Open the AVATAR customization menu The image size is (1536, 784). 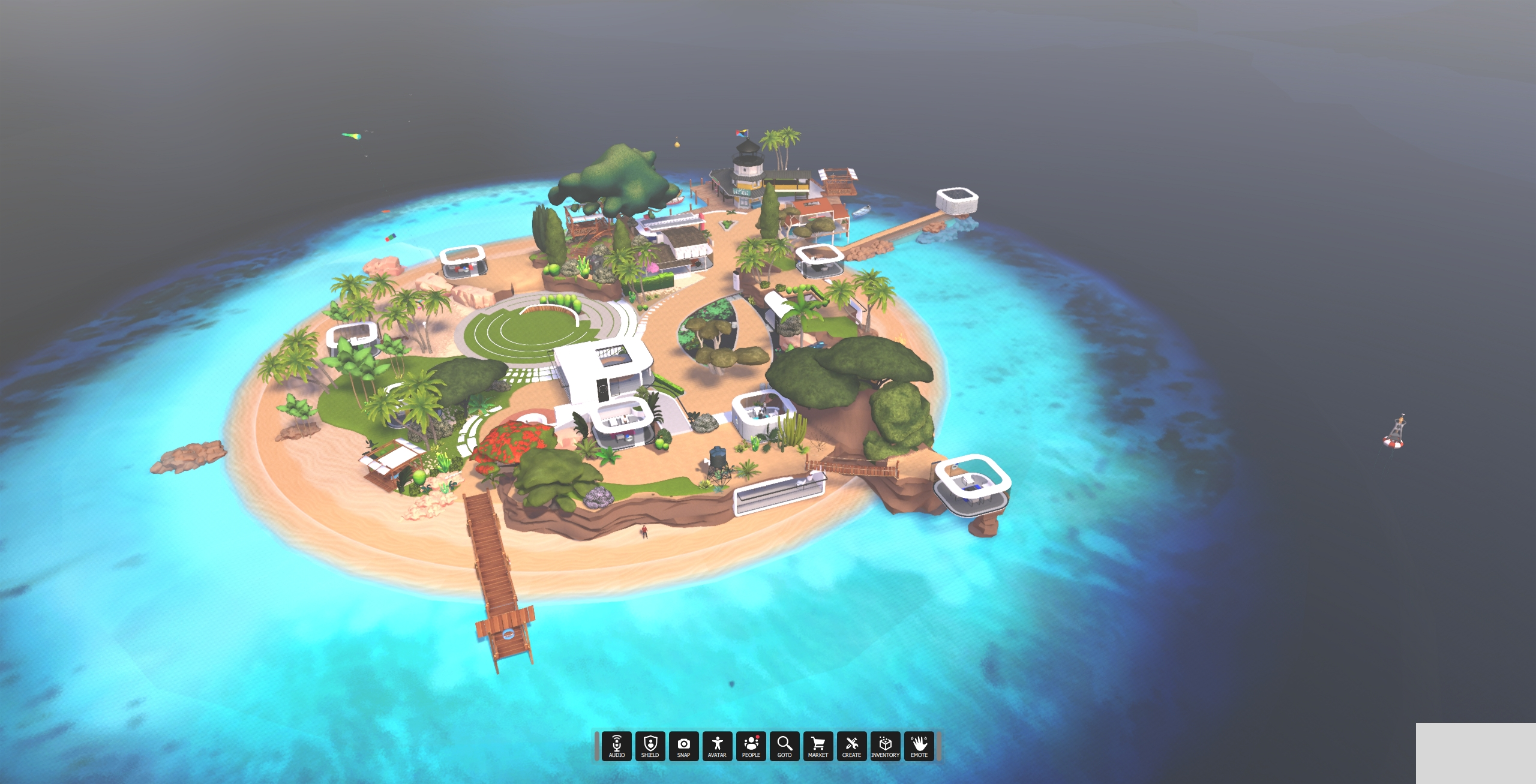coord(718,746)
